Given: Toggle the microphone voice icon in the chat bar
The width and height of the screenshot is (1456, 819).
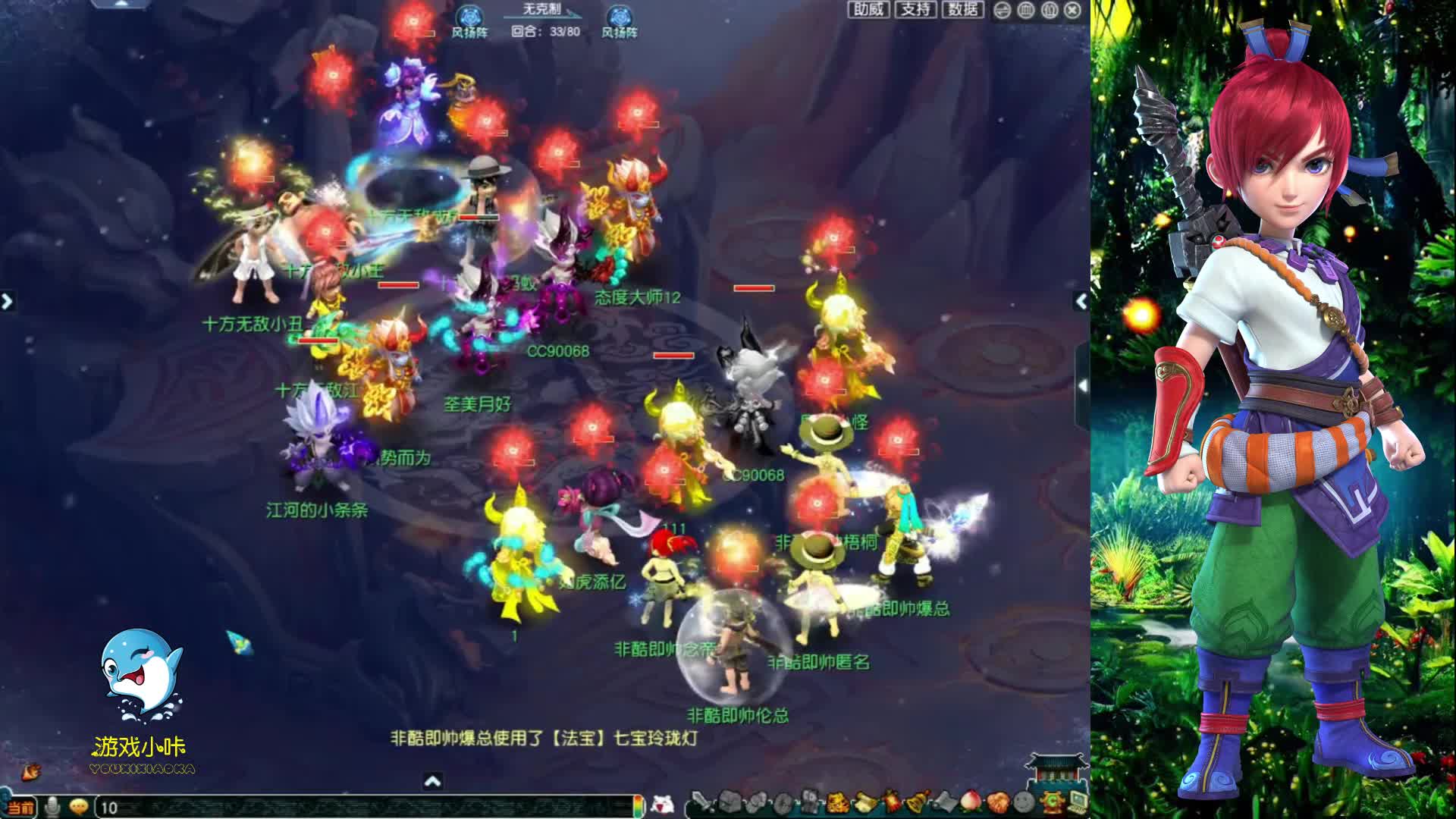Looking at the screenshot, I should [x=53, y=805].
